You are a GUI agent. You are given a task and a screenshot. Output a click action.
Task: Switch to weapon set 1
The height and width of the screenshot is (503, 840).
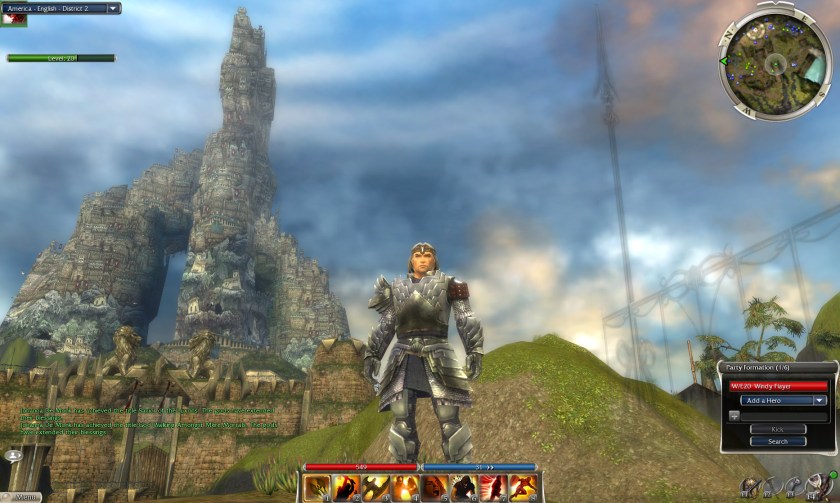coord(749,488)
